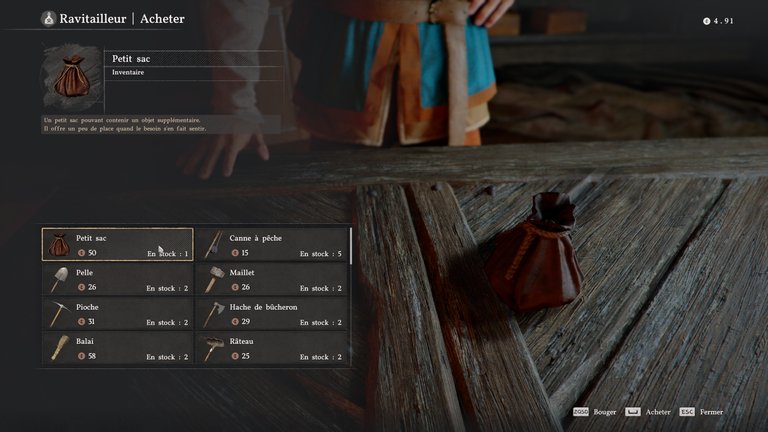
Task: Select the Pelle shovel row
Action: pos(118,279)
